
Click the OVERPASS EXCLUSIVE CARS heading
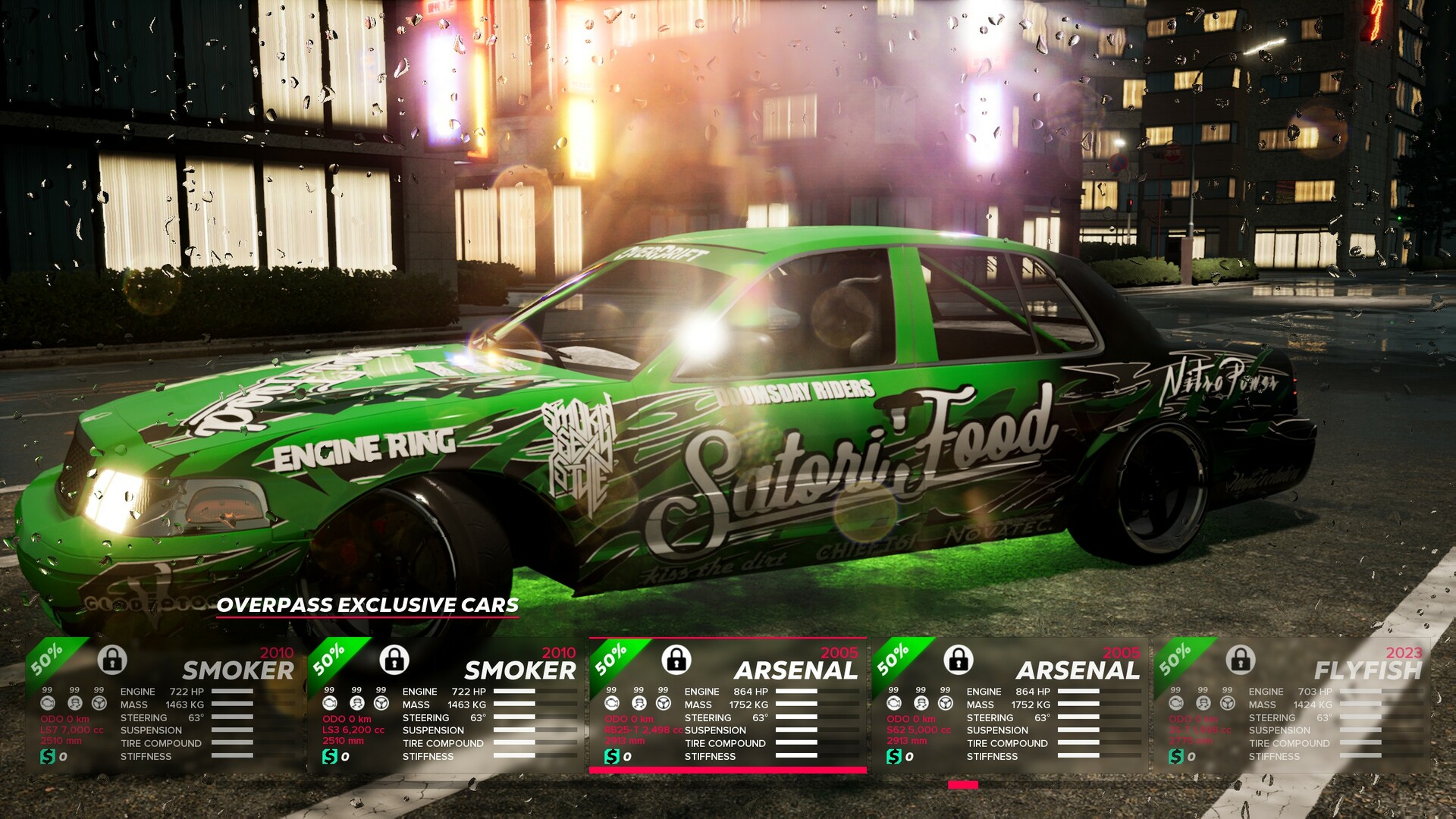(368, 606)
